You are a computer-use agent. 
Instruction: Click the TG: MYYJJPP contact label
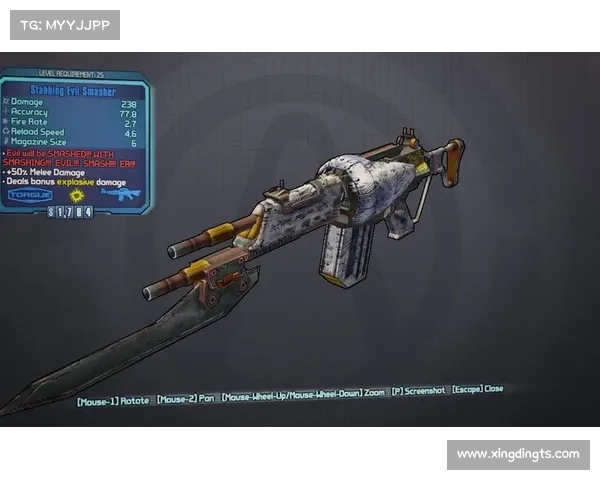[64, 24]
